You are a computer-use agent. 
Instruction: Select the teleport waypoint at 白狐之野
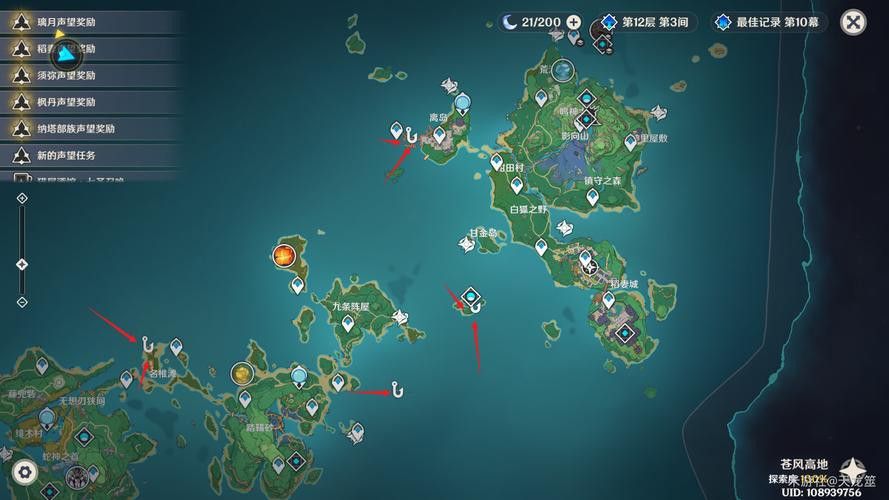click(x=518, y=185)
